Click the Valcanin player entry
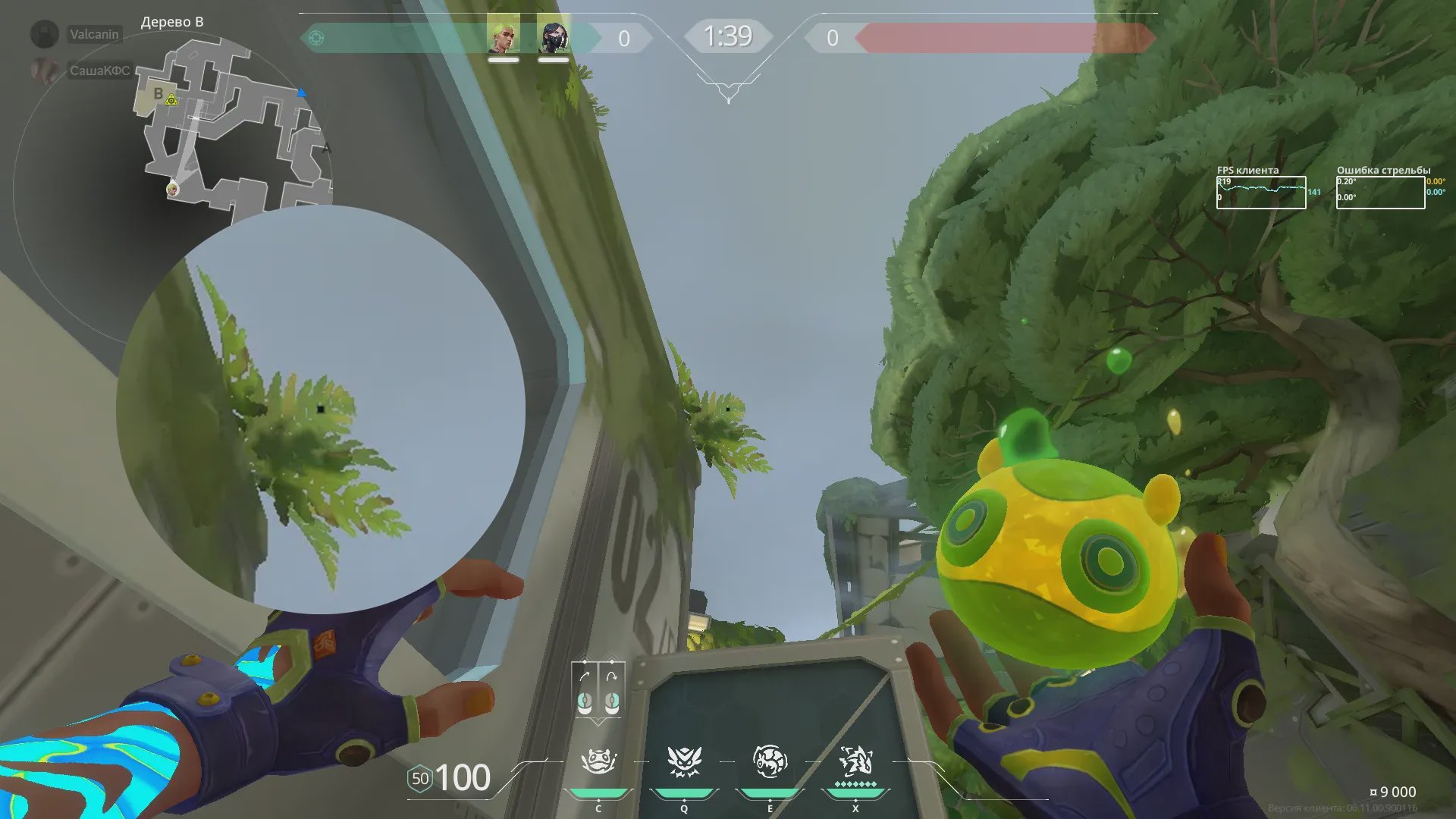 94,34
